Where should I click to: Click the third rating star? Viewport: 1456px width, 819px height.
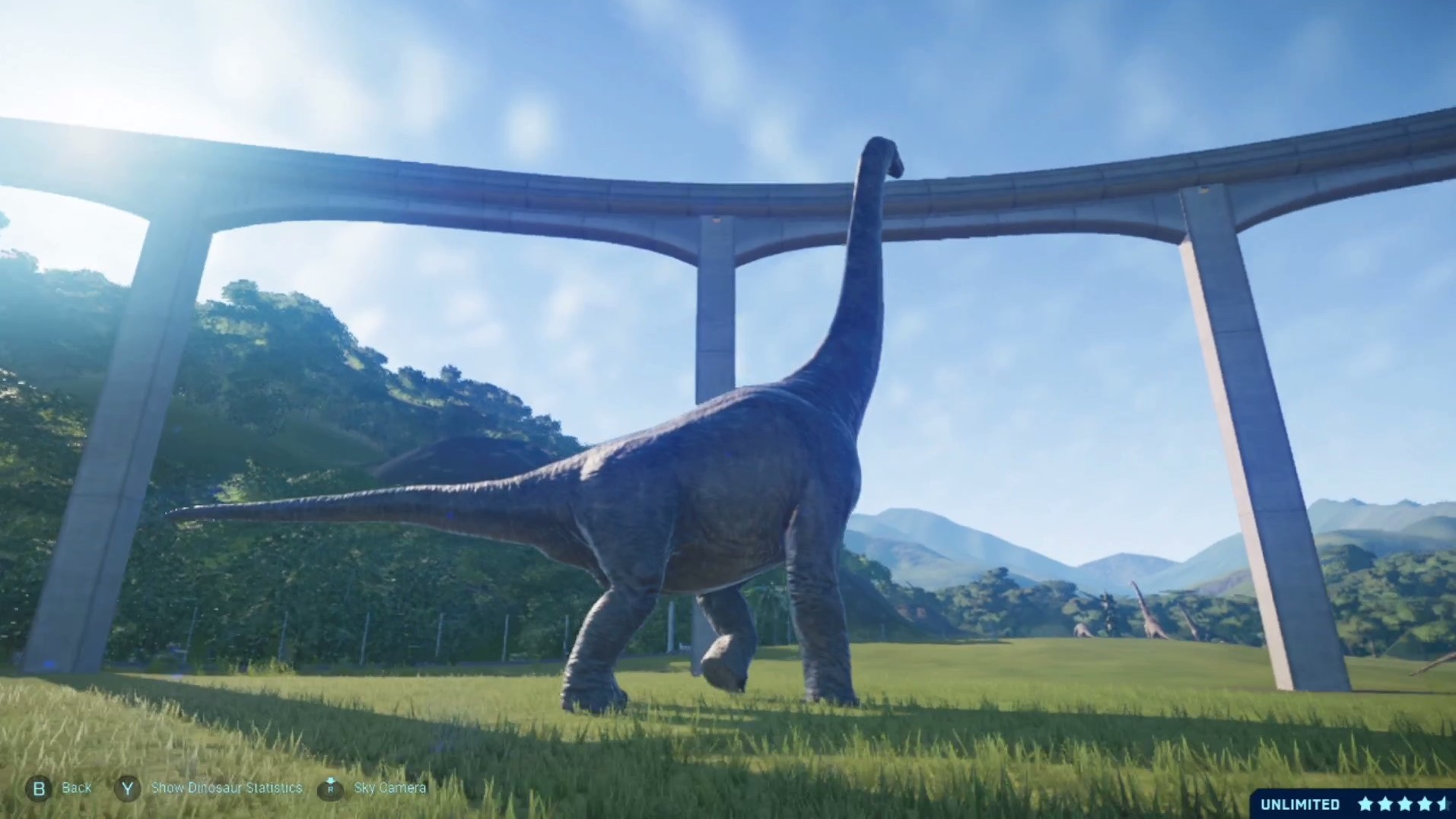1406,804
